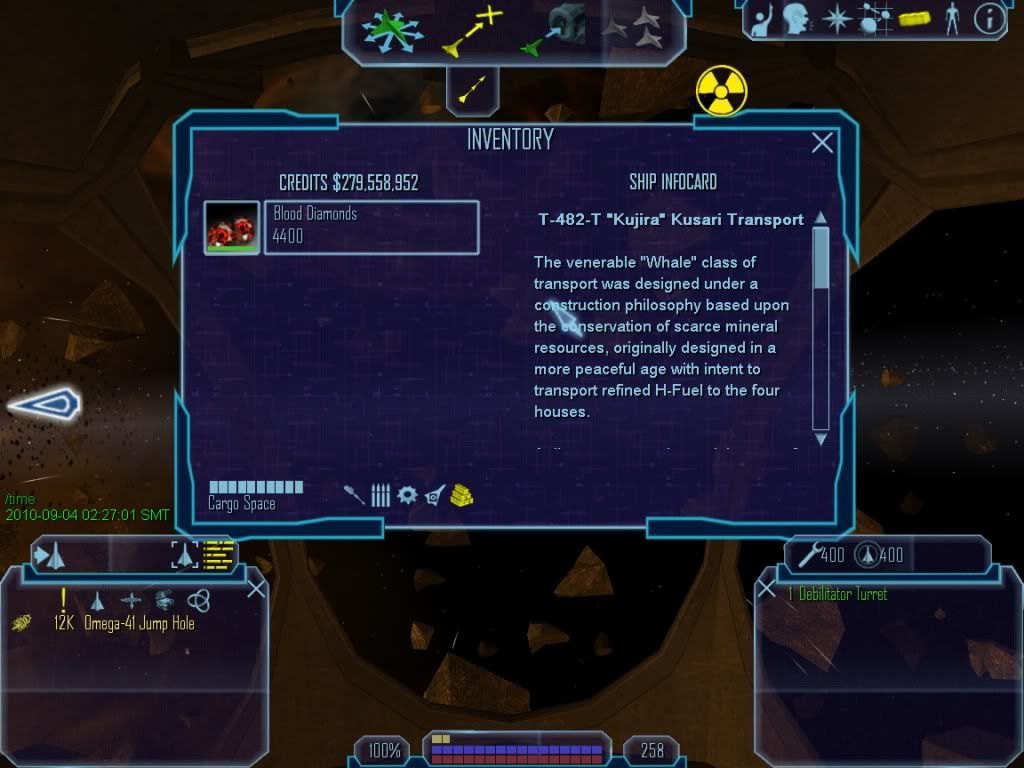Open the Nav Map star icon
Screen dimensions: 1024x768
tap(836, 18)
